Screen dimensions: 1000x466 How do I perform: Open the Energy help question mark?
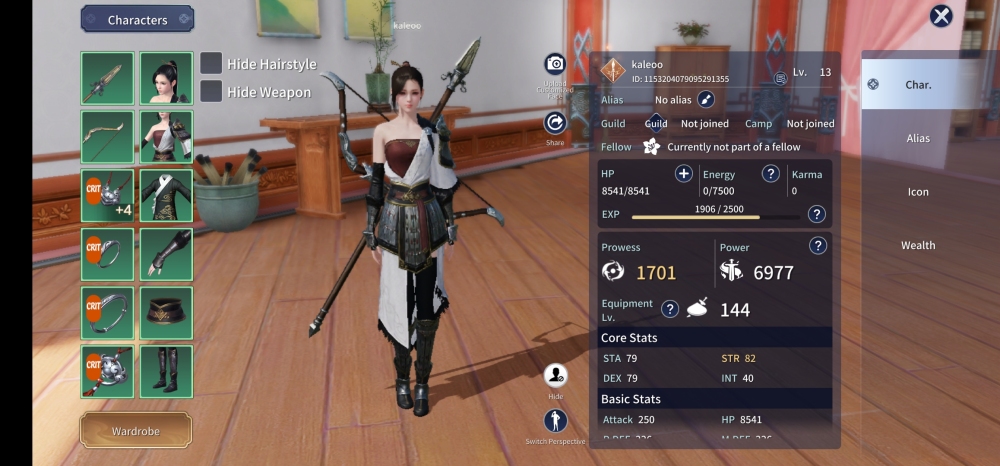tap(771, 174)
